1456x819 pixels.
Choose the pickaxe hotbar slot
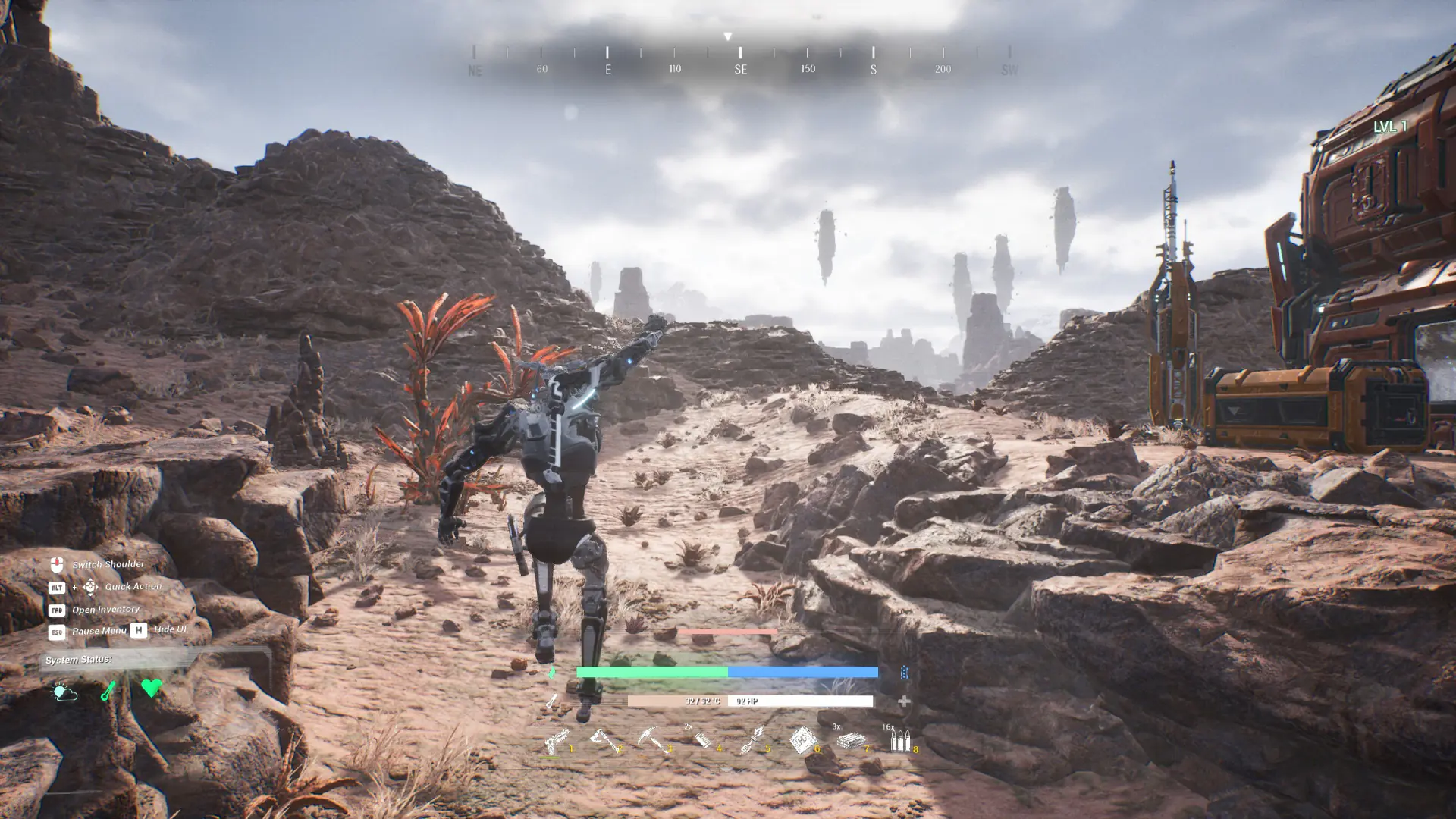click(x=653, y=739)
